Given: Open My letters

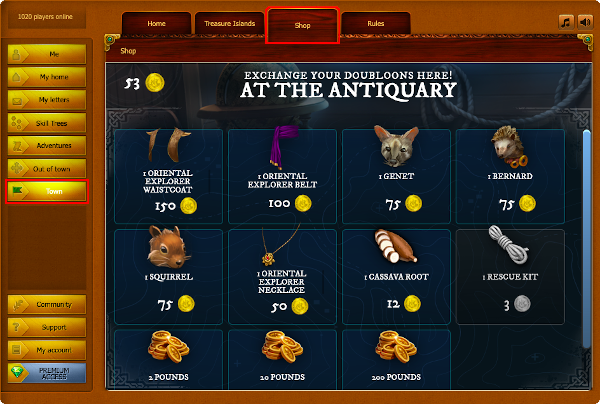Looking at the screenshot, I should pyautogui.click(x=54, y=99).
